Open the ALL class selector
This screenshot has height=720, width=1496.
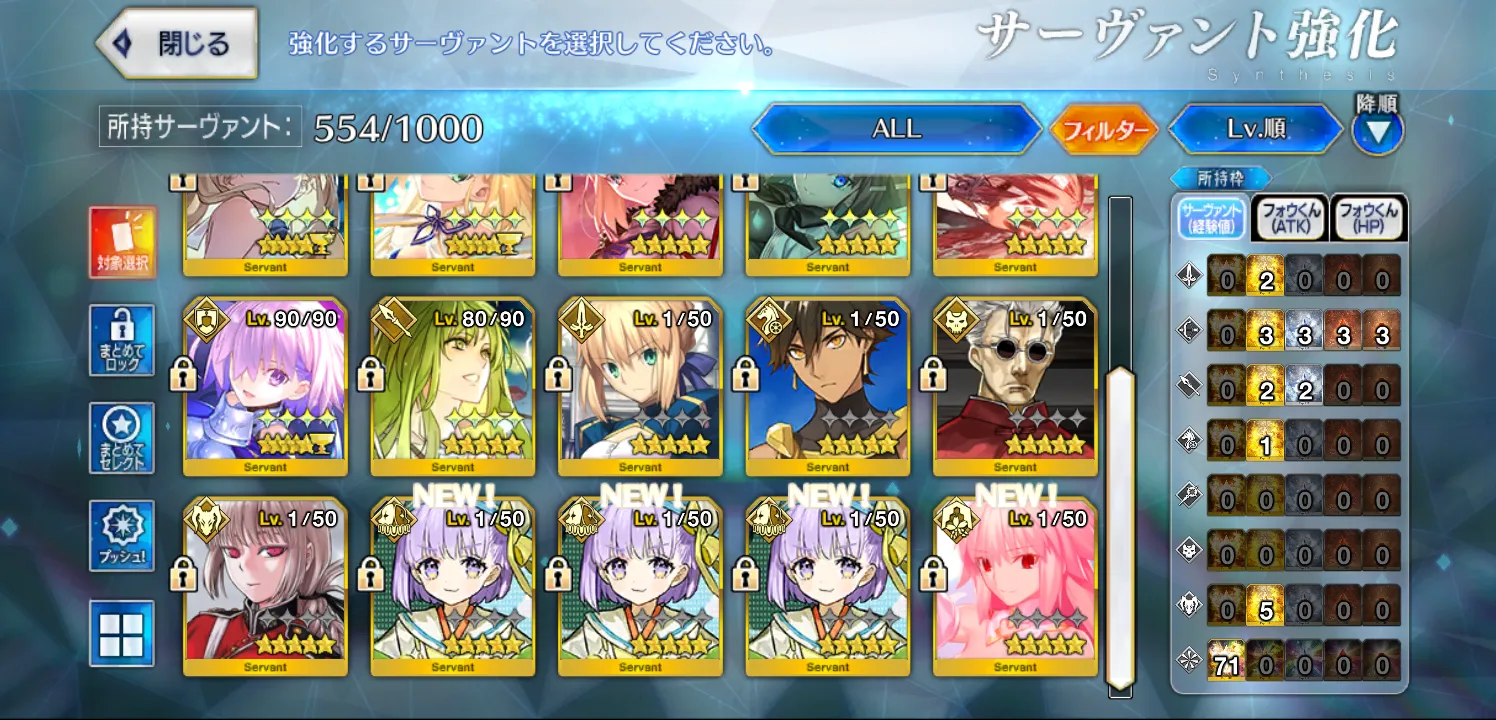click(896, 129)
